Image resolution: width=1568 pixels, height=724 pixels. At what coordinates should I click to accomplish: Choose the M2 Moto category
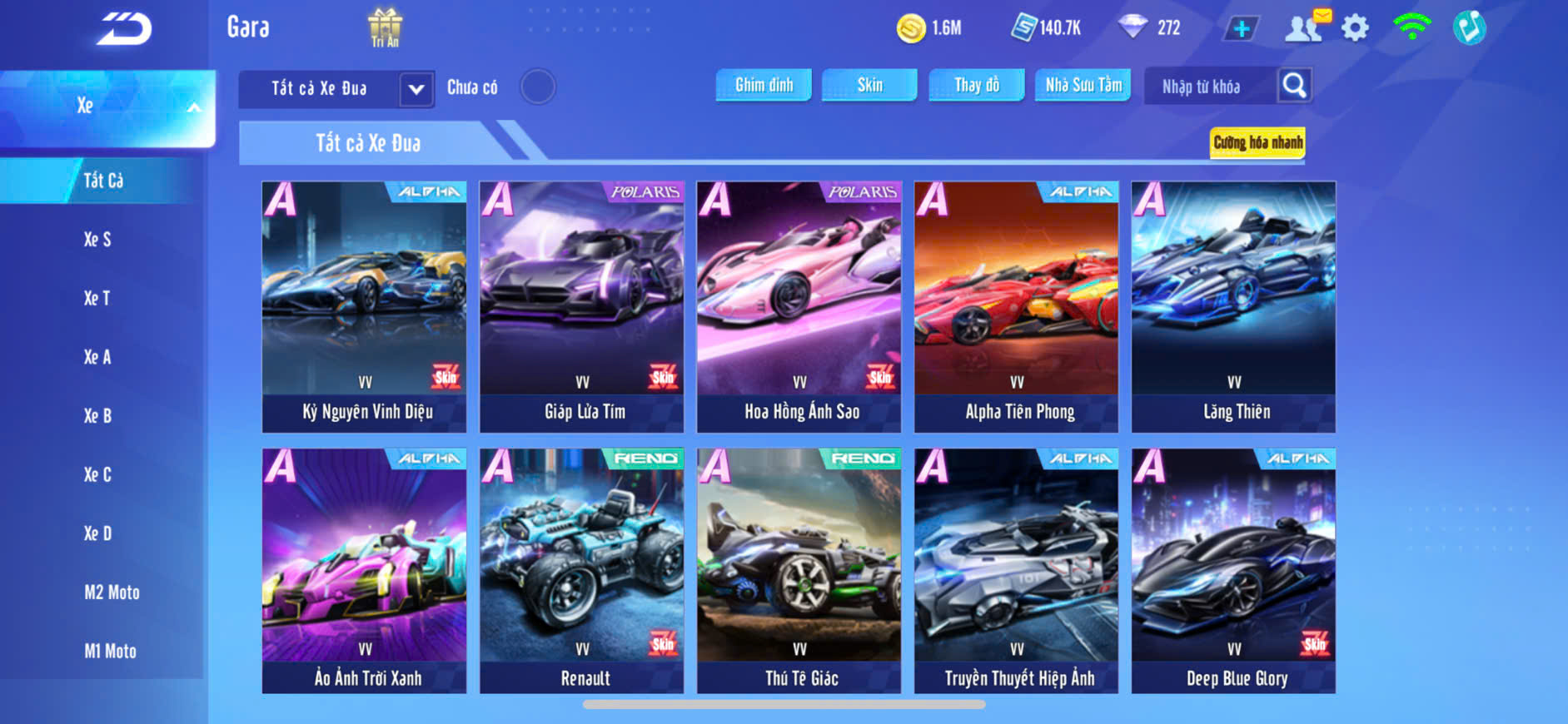(x=112, y=593)
